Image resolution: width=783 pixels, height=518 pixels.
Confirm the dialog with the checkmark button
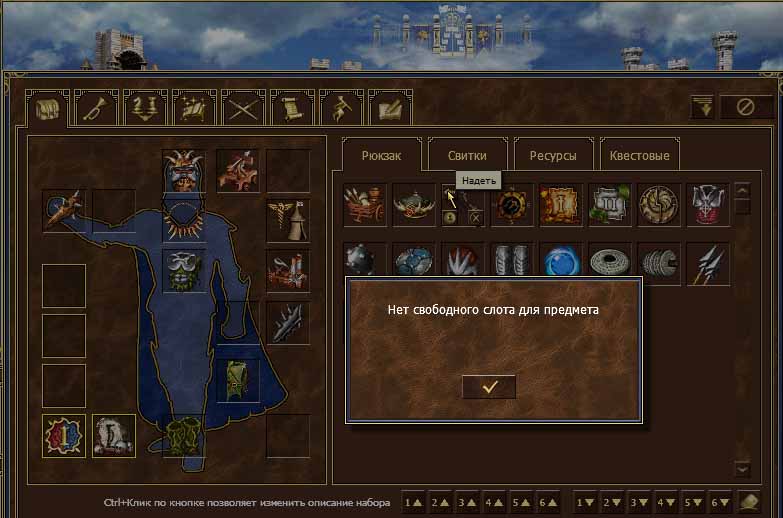(489, 387)
